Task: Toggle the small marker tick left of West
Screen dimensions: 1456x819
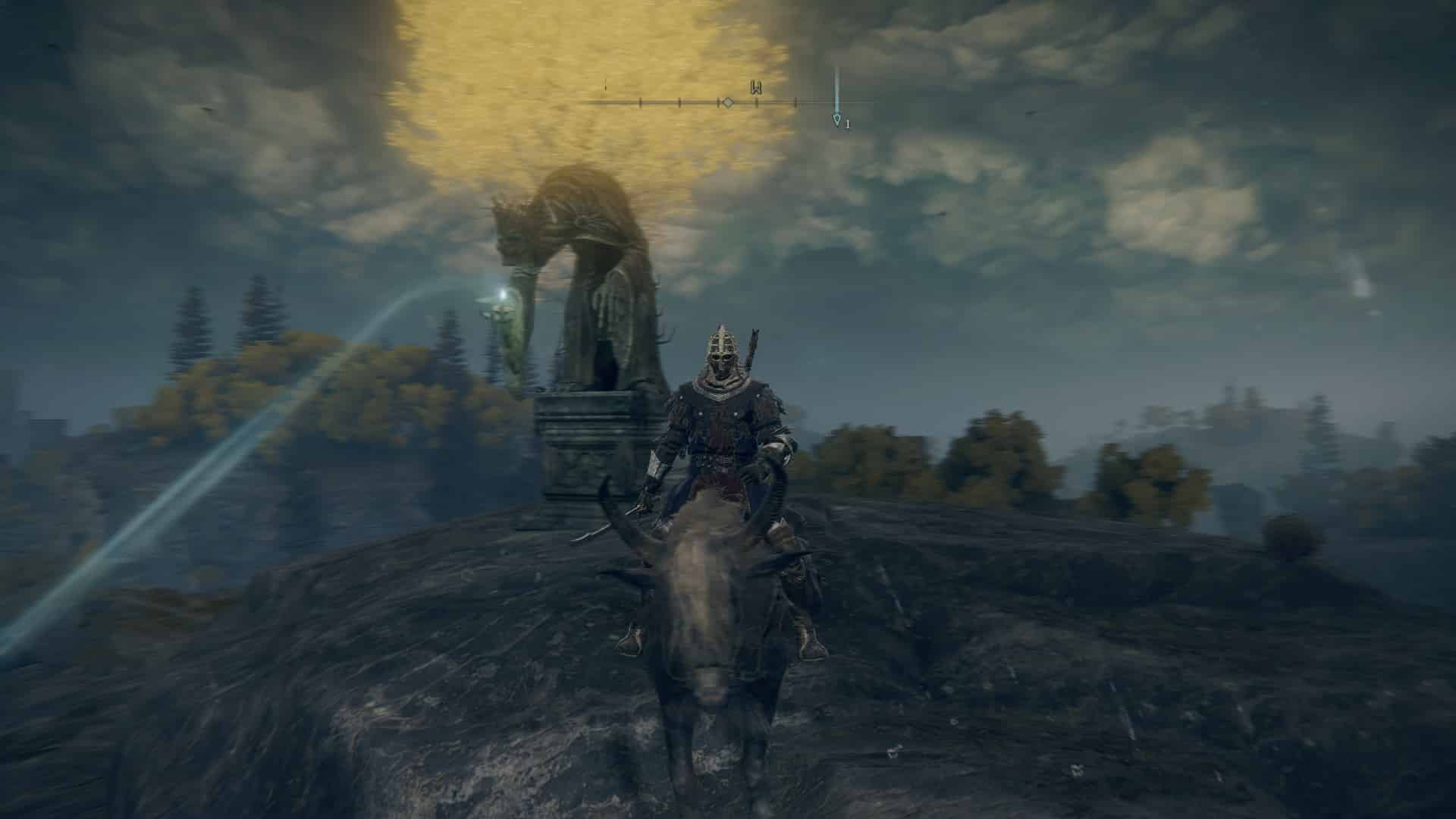Action: coord(719,102)
